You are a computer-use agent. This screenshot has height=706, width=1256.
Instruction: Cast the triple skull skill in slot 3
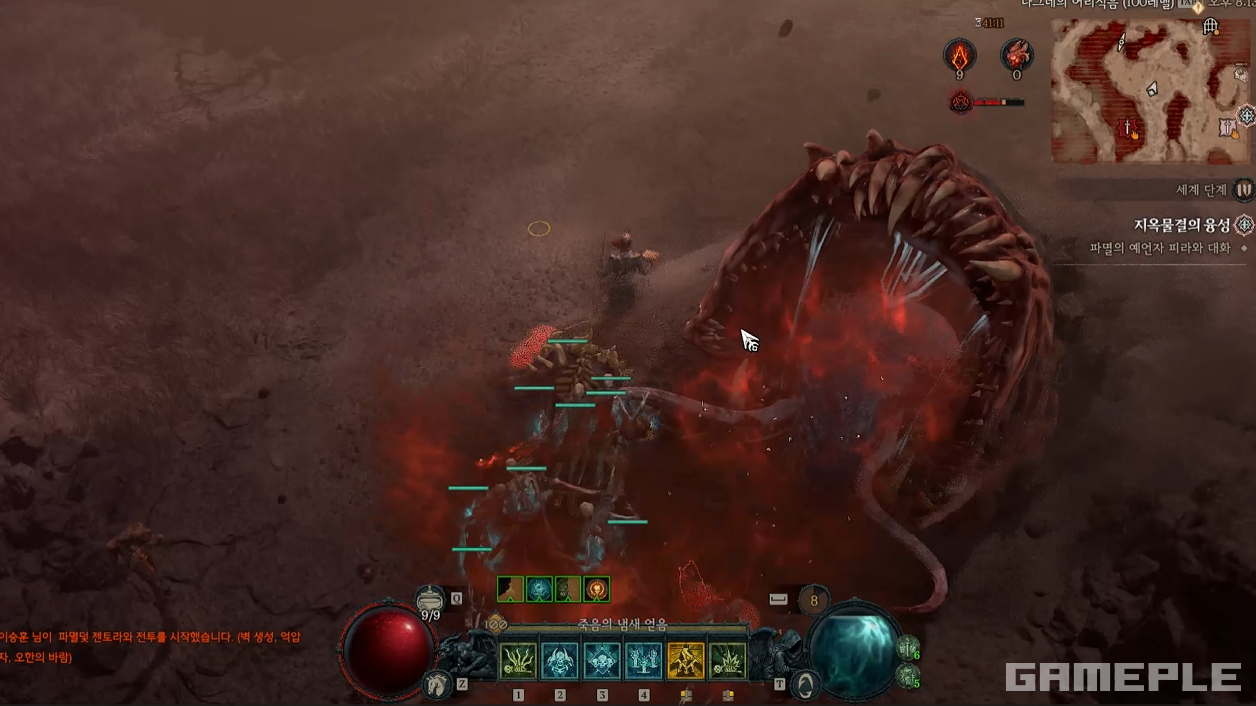602,661
